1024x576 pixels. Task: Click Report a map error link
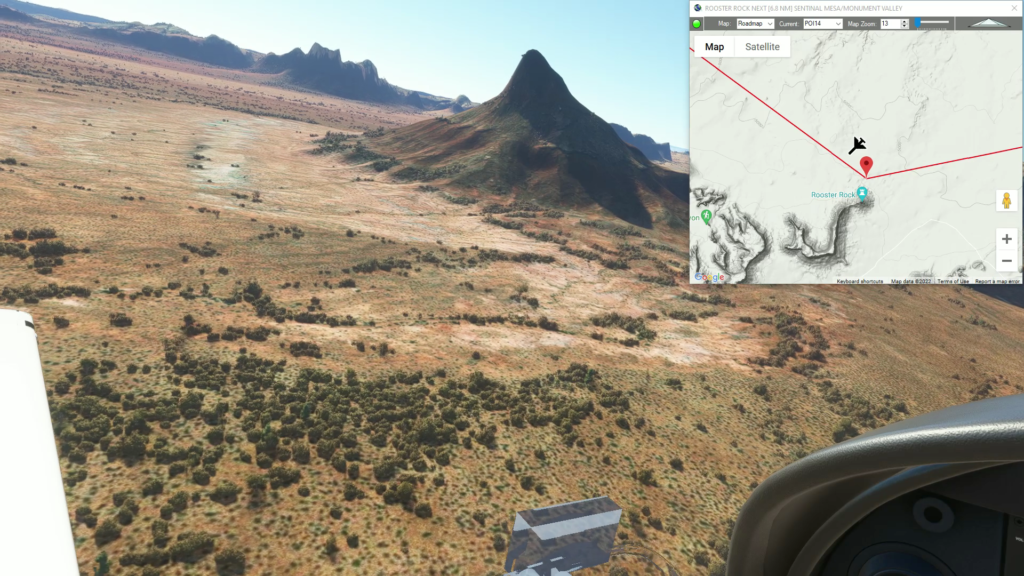click(x=997, y=281)
